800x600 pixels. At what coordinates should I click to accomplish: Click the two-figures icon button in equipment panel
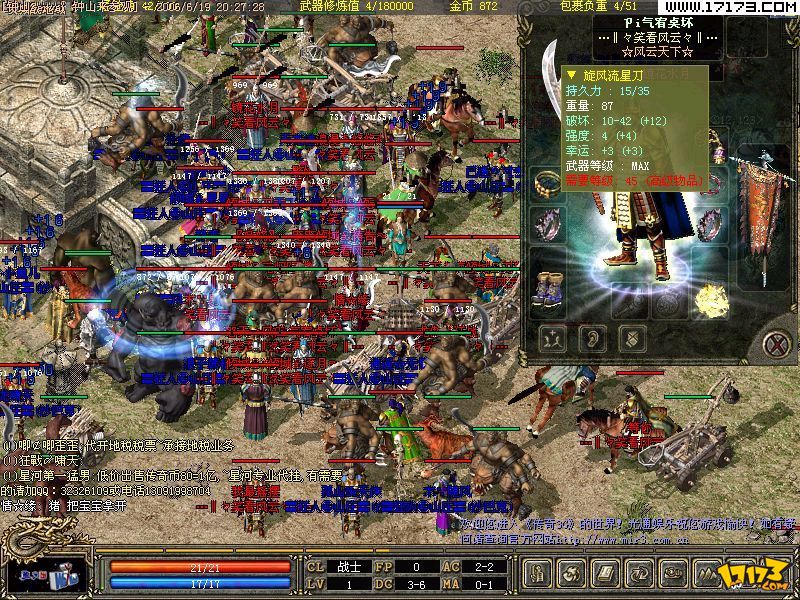(551, 338)
